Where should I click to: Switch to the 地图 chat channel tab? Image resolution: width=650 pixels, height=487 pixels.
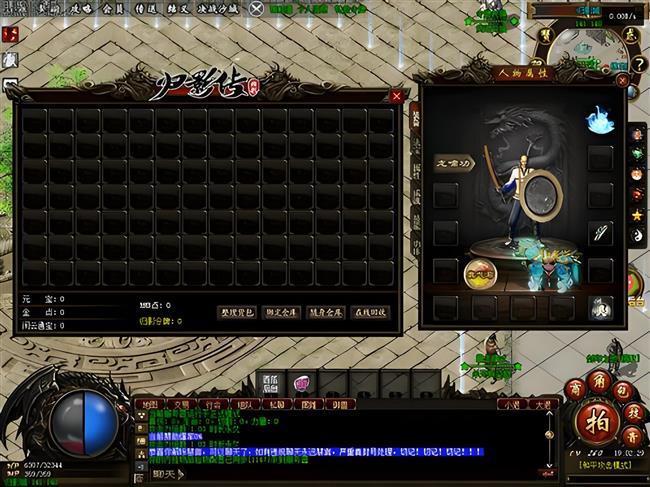tap(151, 405)
